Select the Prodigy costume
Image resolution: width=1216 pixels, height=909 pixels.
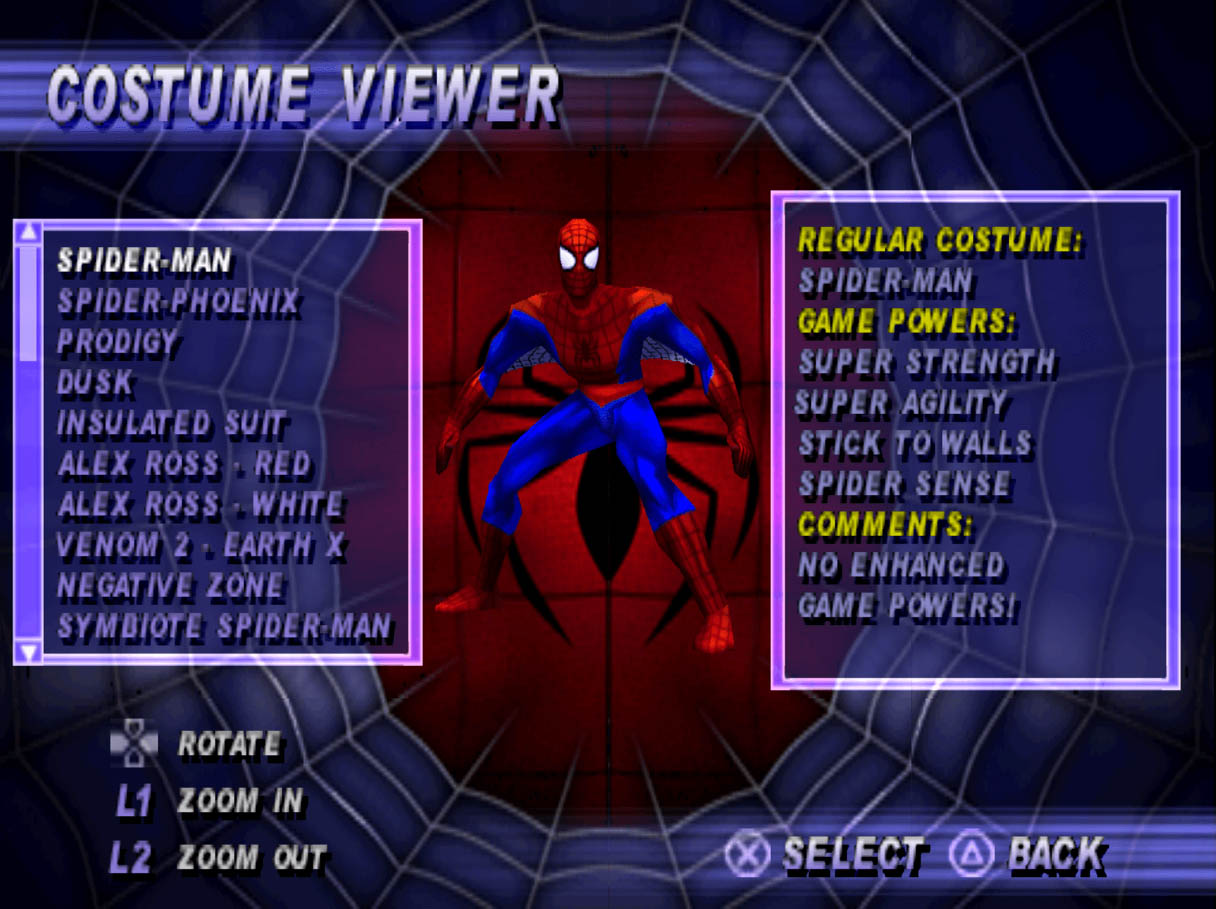coord(117,342)
